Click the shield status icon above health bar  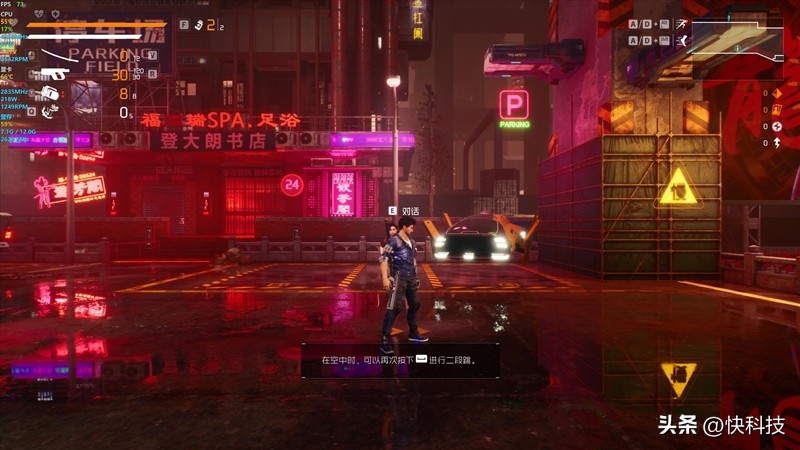pyautogui.click(x=55, y=14)
